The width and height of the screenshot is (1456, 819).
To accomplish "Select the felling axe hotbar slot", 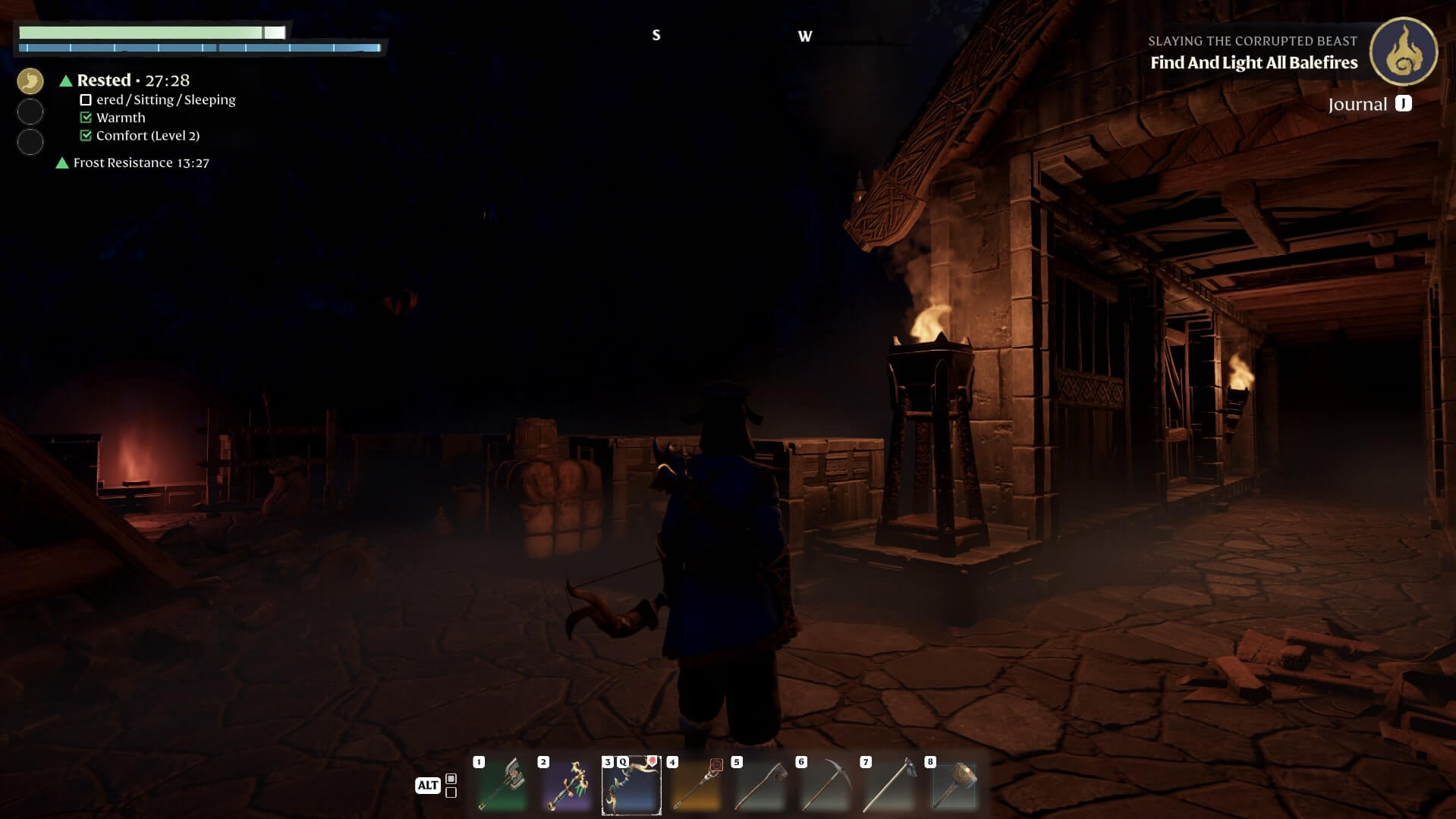I will (x=760, y=786).
